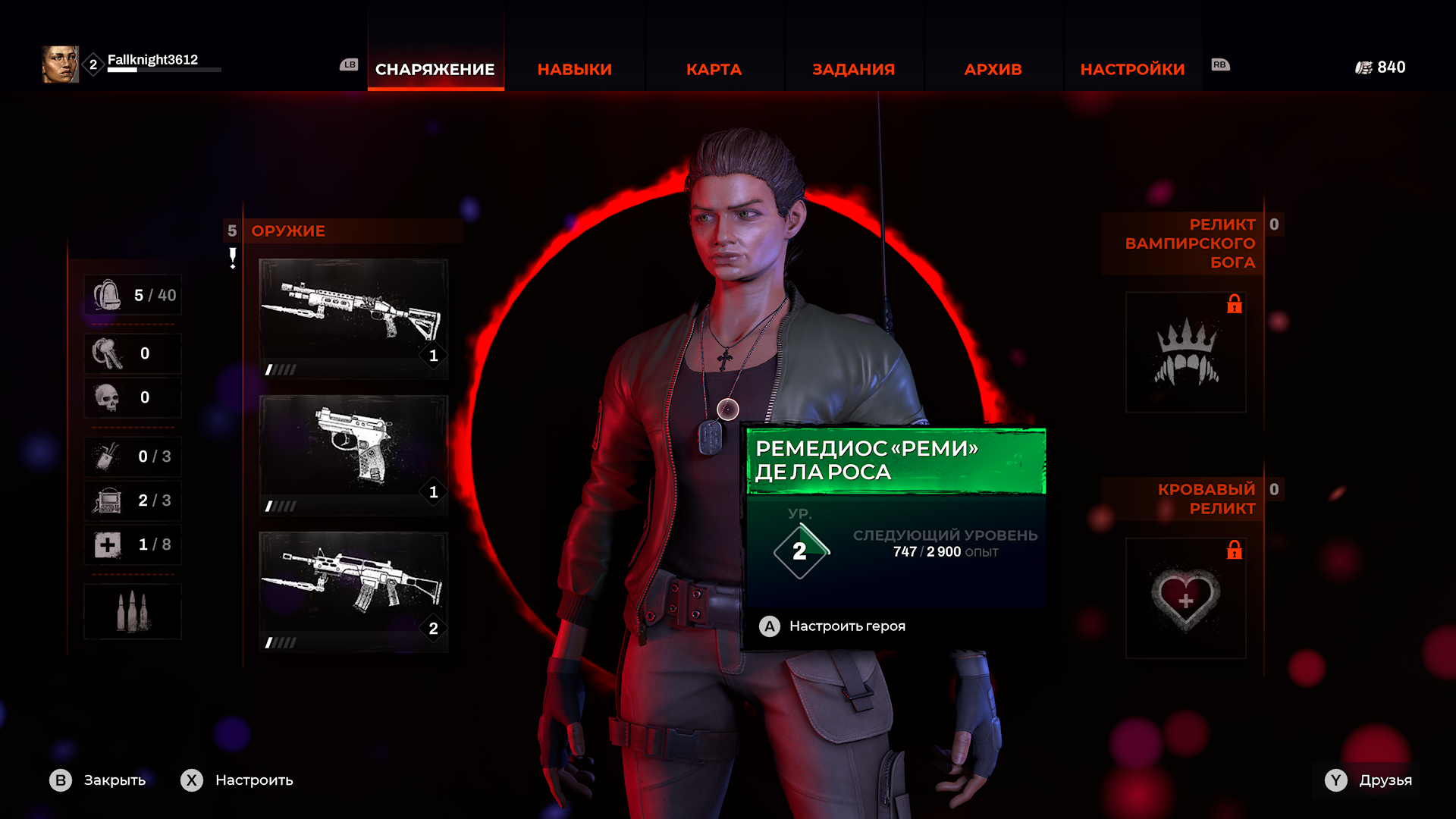Screen dimensions: 1456x819
Task: Click the ammo bullets slot
Action: click(x=133, y=611)
